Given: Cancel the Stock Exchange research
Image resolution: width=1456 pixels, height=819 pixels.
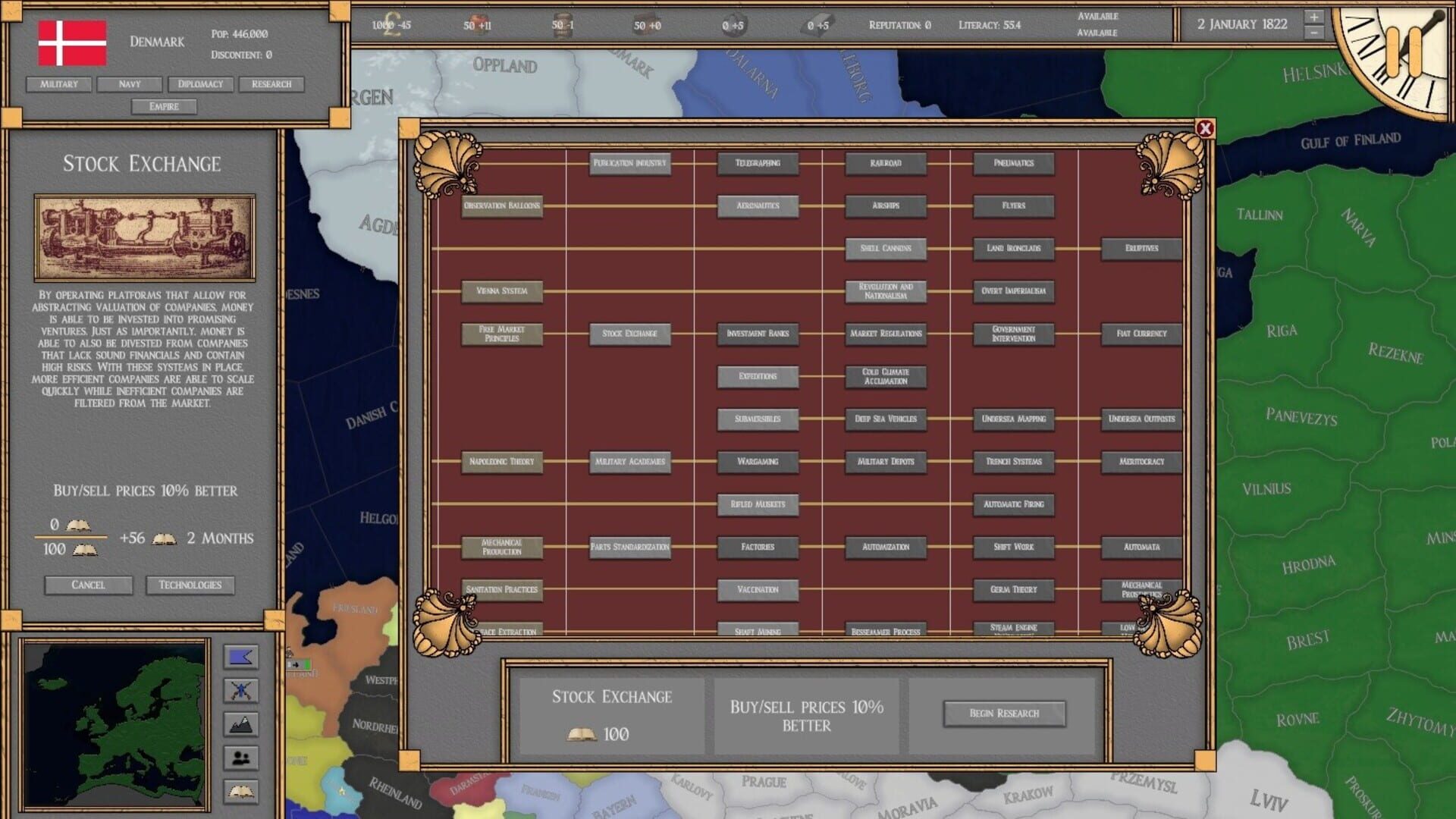Looking at the screenshot, I should coord(89,585).
